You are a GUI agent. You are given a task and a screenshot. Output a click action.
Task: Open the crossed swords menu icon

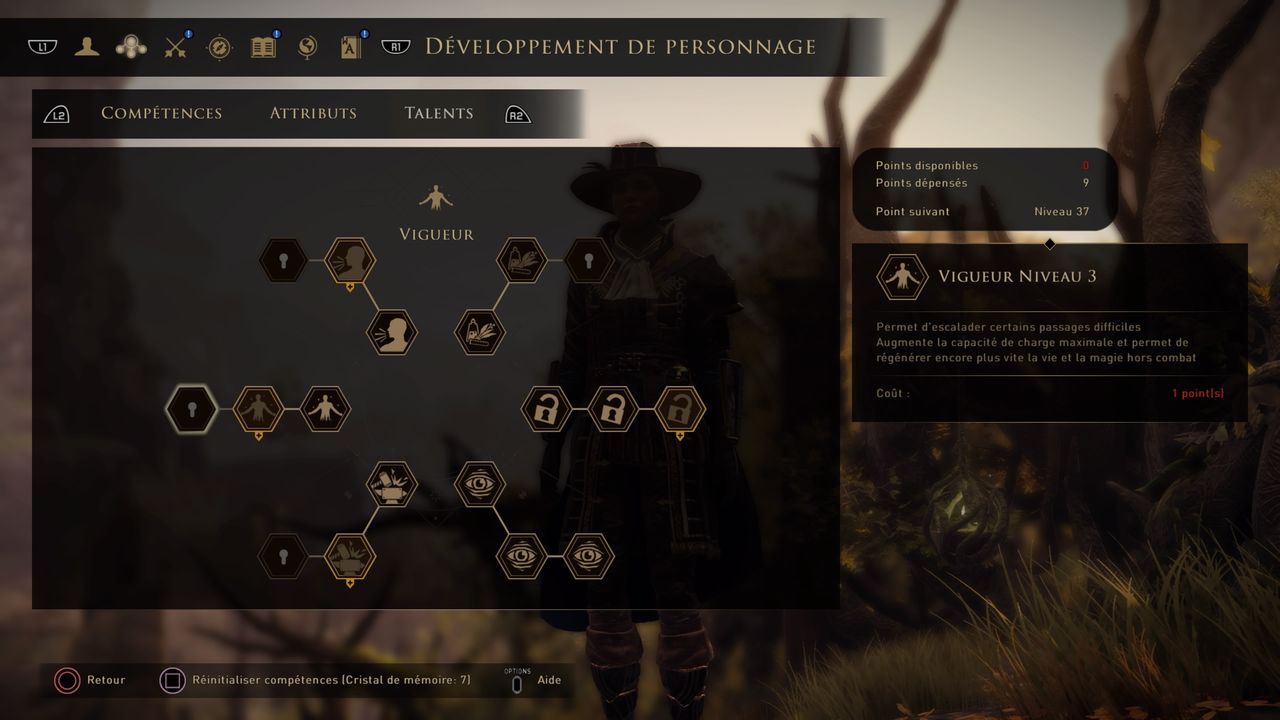pos(177,46)
